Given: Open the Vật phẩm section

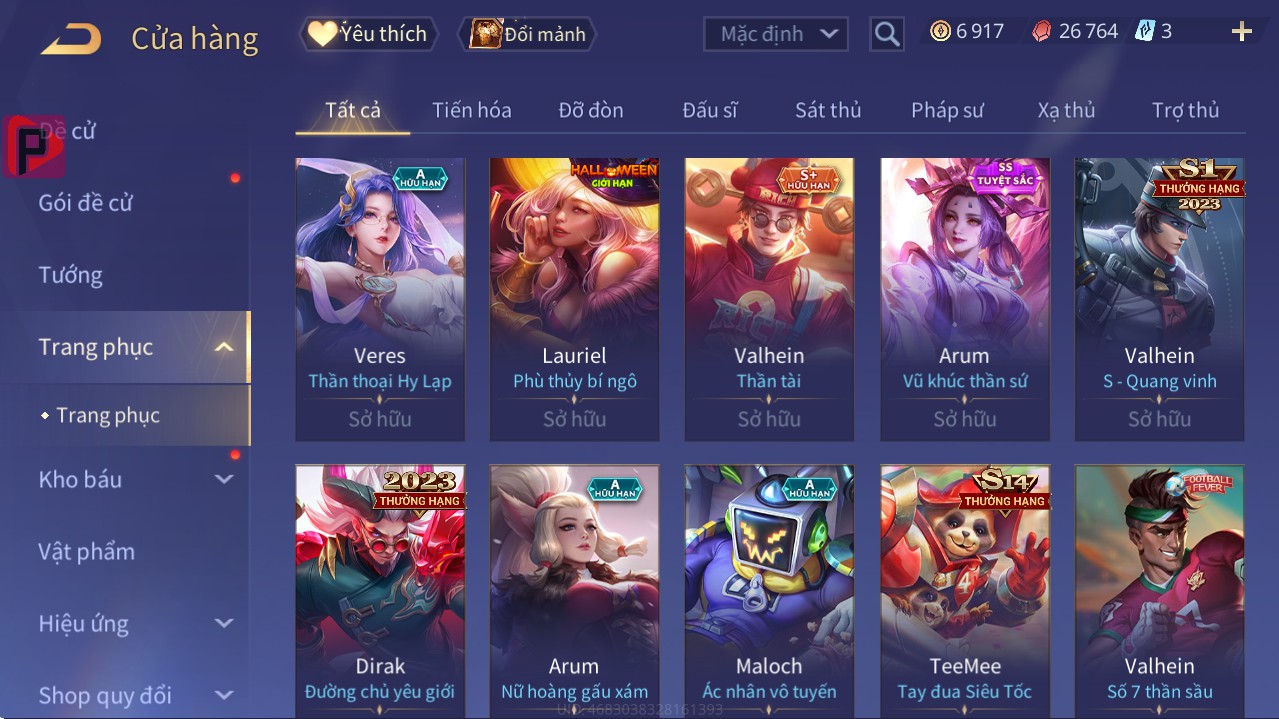Looking at the screenshot, I should click(87, 551).
